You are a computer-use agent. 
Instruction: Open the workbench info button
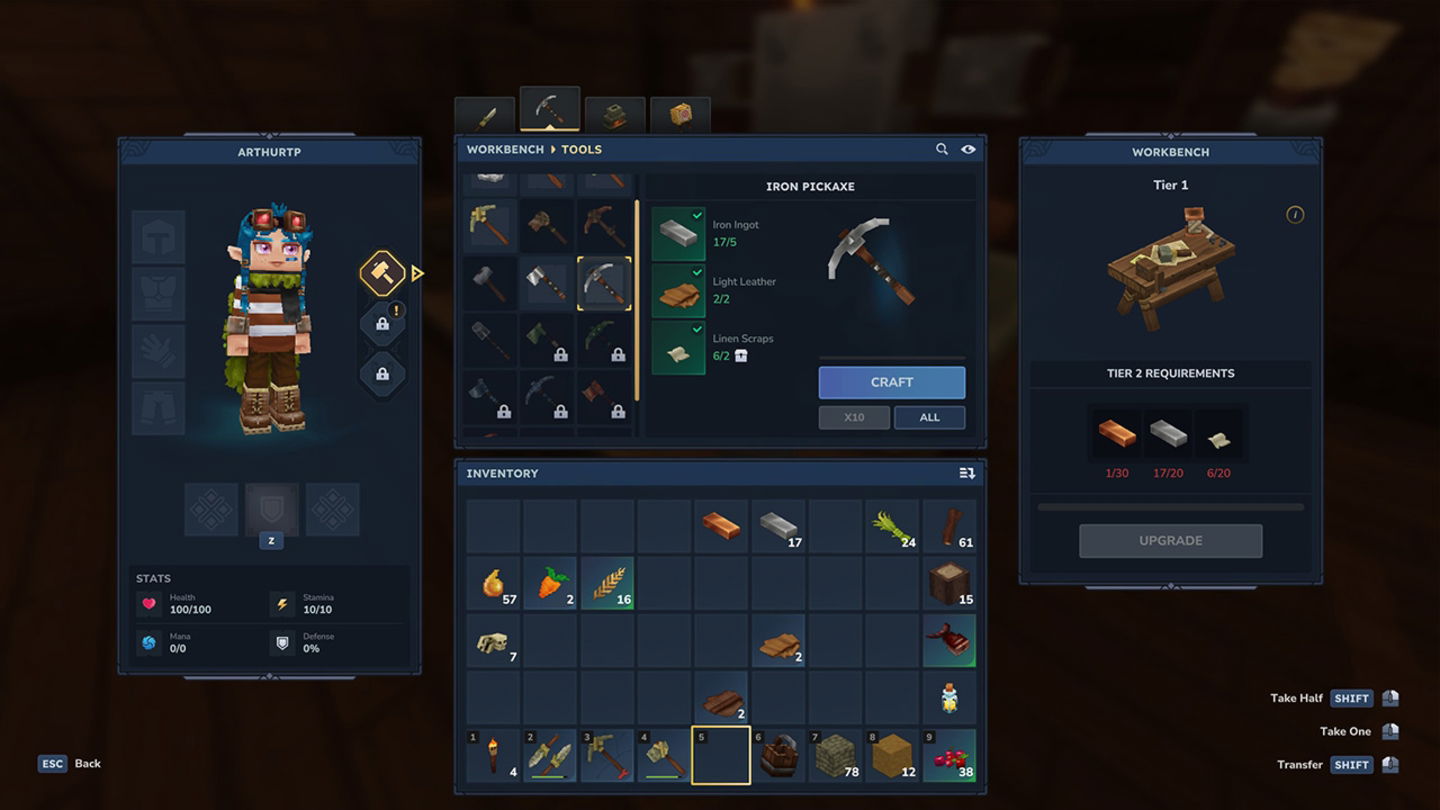1294,215
